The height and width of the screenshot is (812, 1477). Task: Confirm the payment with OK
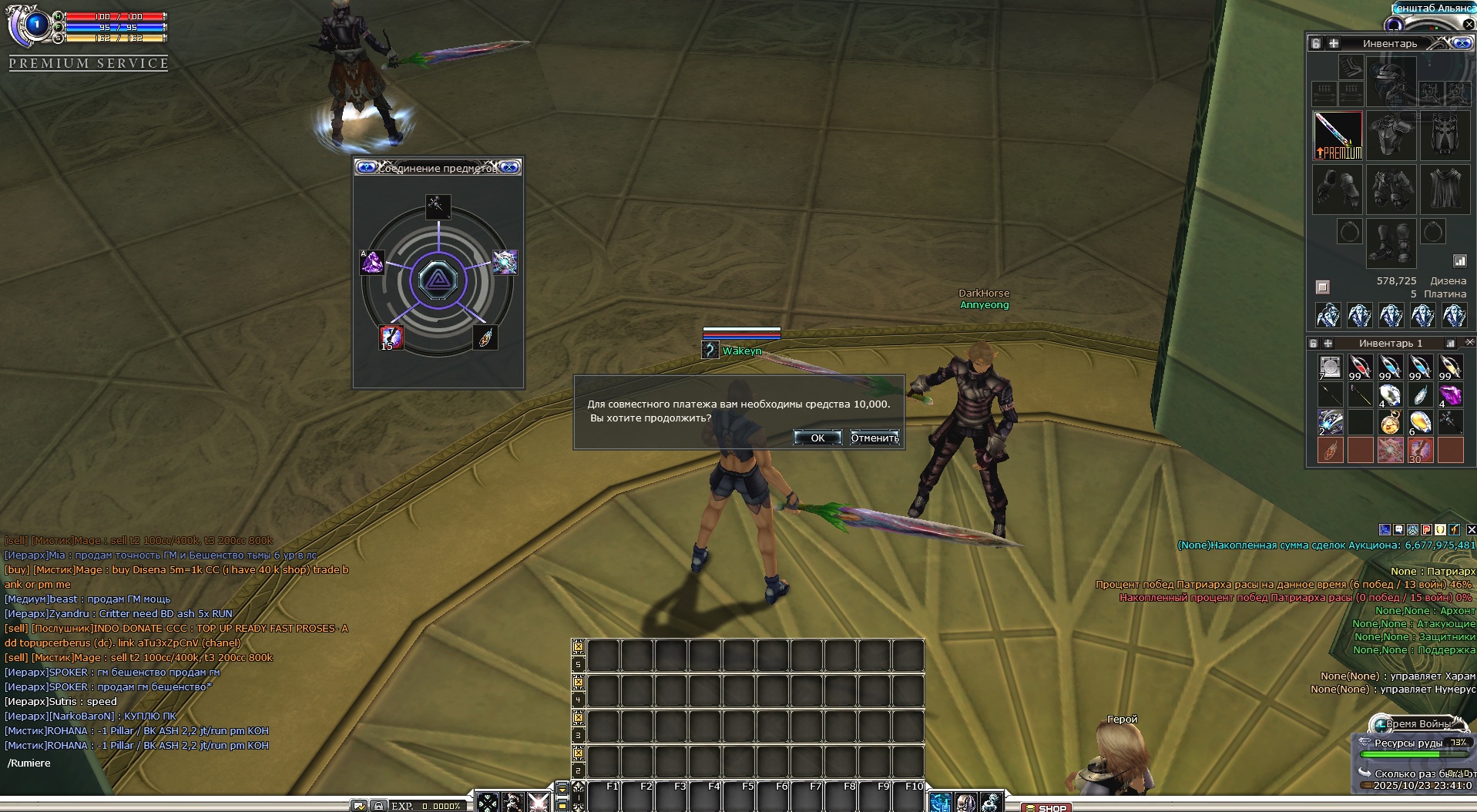point(817,438)
